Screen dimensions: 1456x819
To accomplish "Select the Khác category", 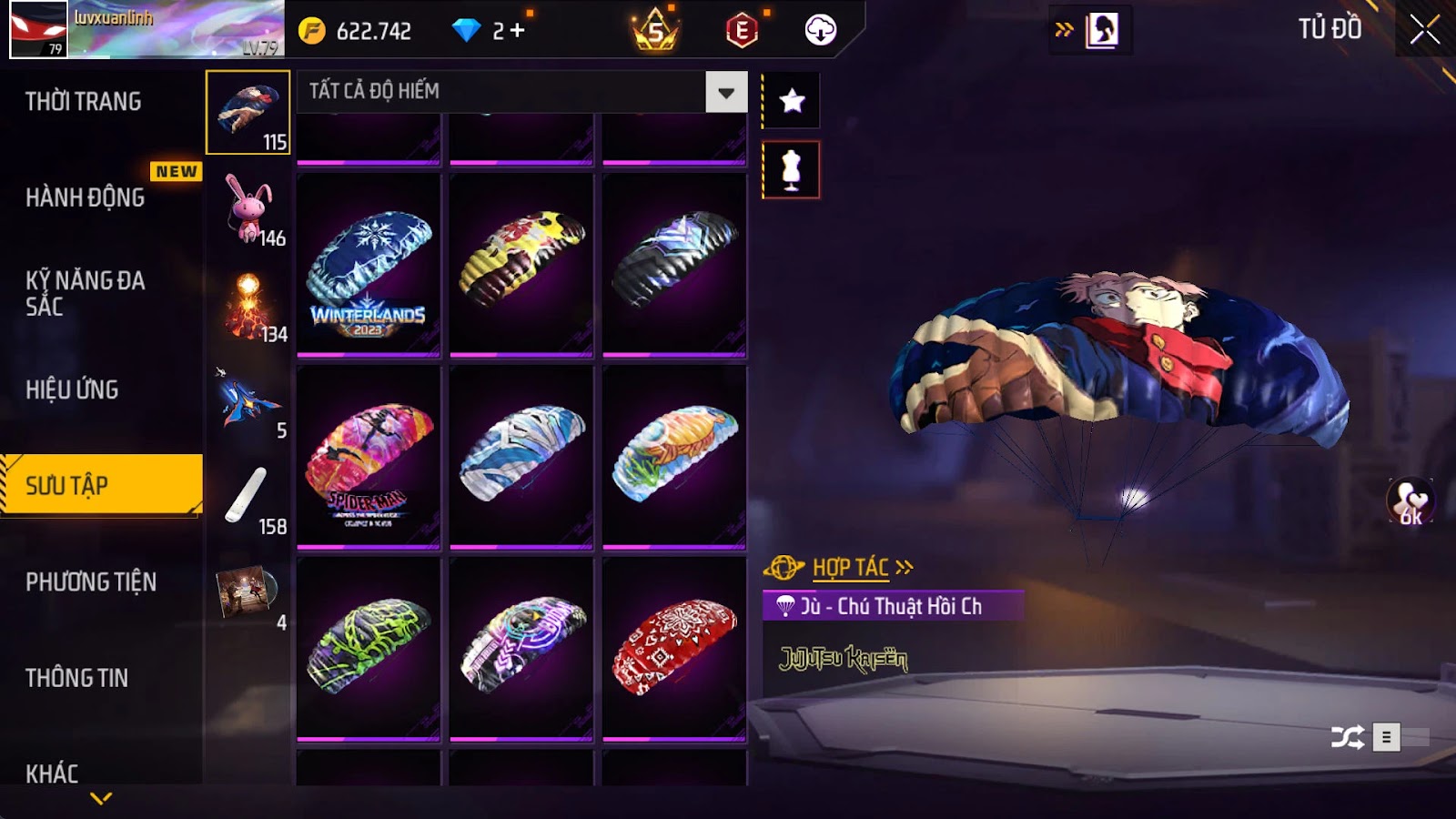I will tap(53, 773).
